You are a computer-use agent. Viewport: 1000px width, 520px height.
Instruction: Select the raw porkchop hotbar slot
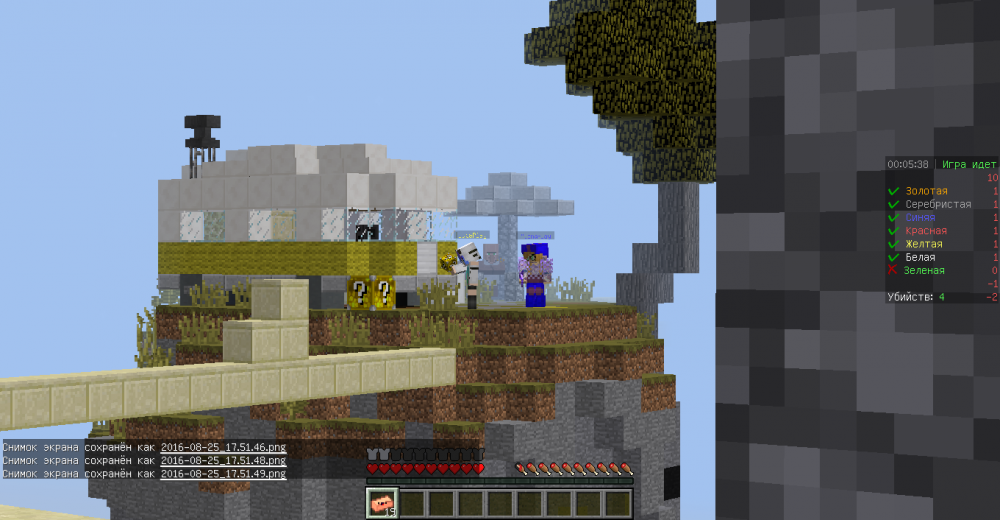(x=382, y=503)
